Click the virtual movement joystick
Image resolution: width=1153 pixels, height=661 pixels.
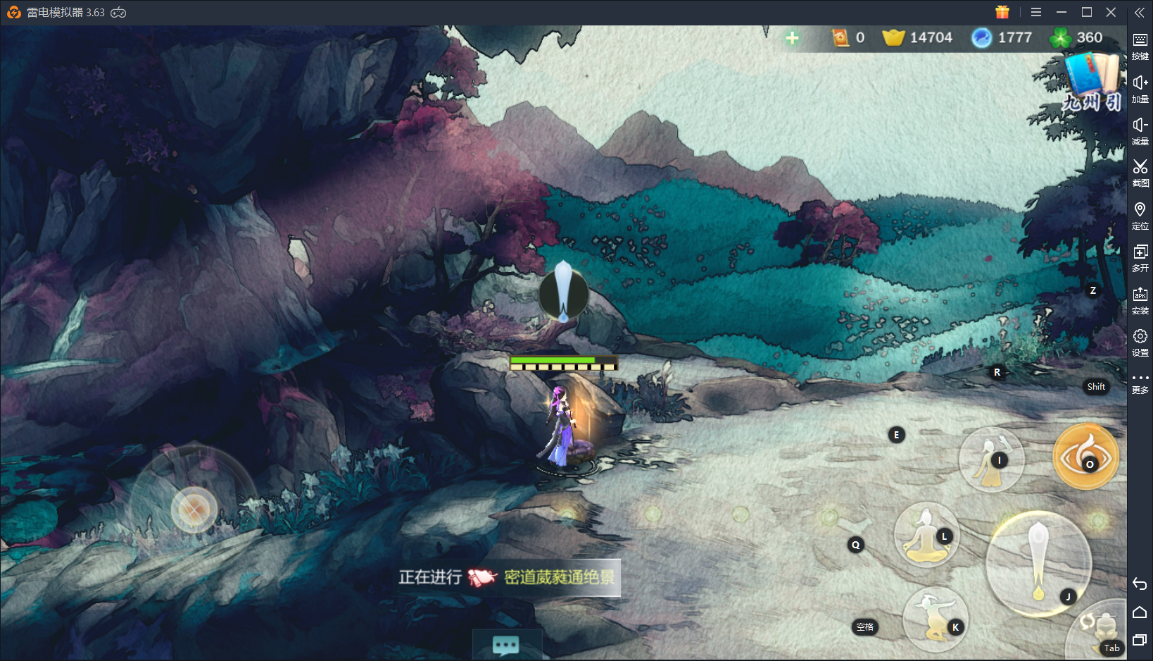coord(193,509)
